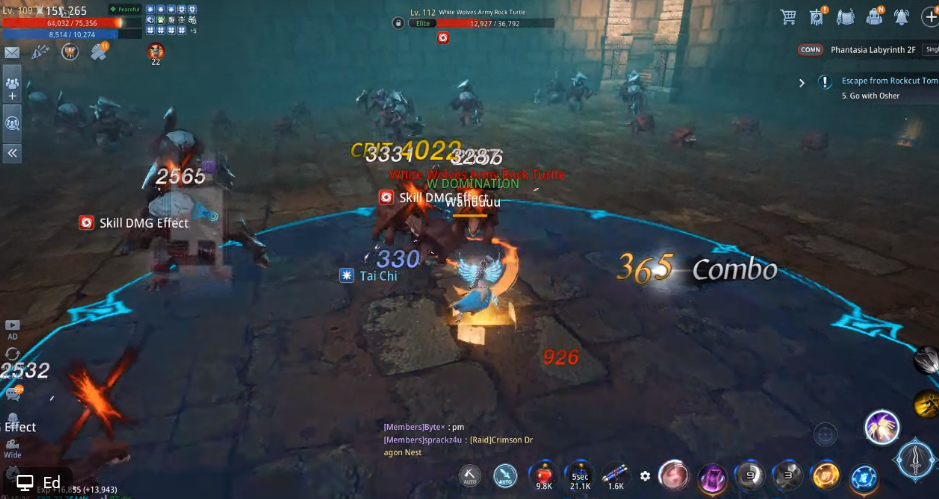Collapse the quest tracker arrow

point(802,82)
